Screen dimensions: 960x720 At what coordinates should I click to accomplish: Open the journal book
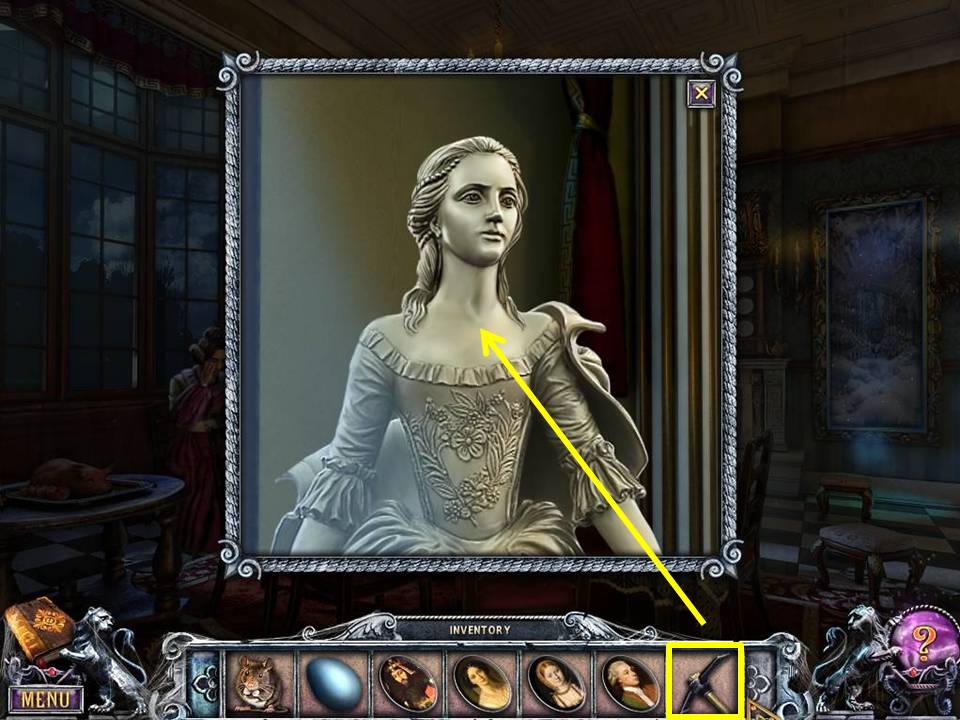(37, 632)
